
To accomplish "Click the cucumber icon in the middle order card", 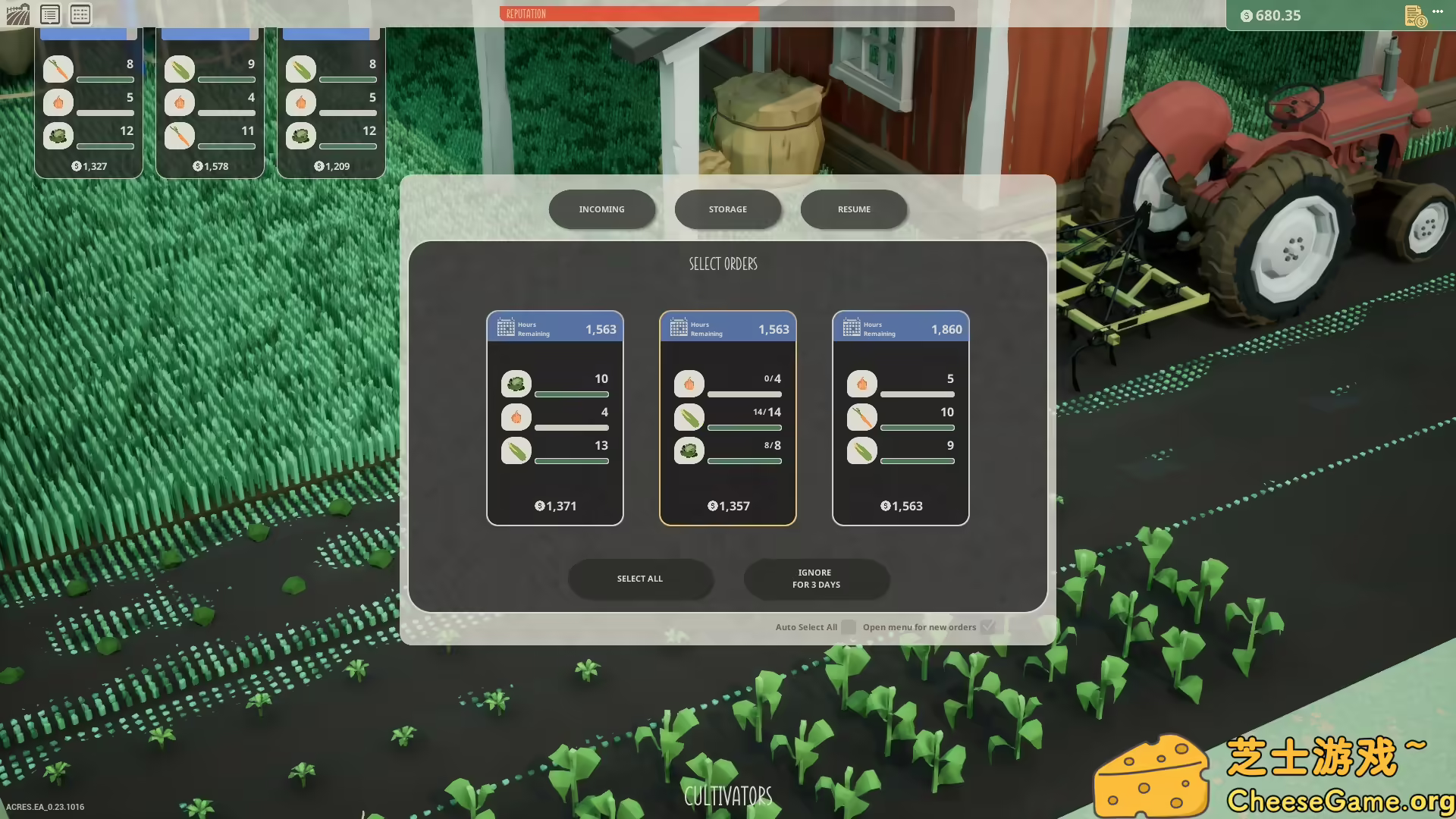I will click(x=689, y=417).
